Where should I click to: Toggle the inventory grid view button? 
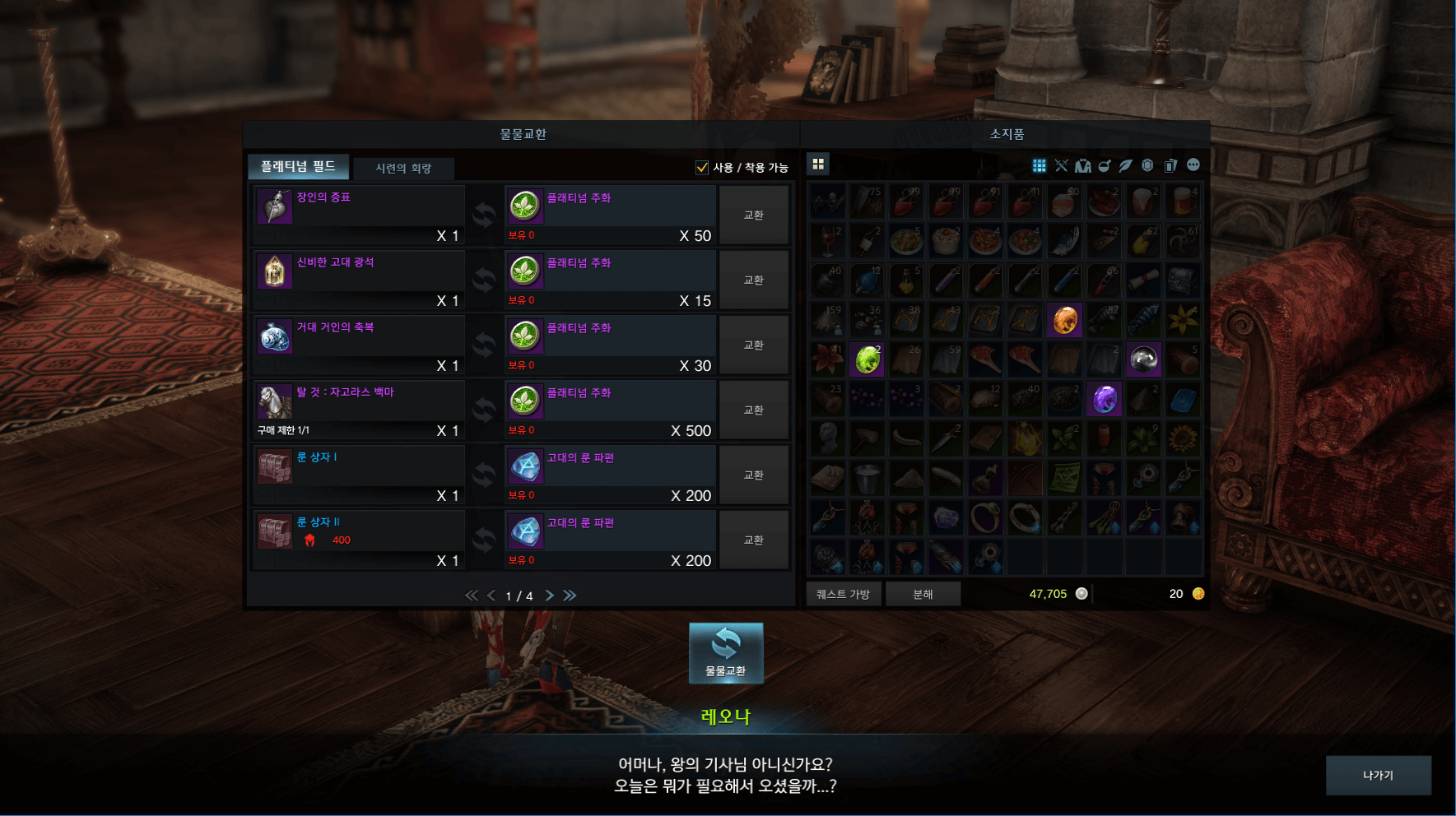(818, 165)
